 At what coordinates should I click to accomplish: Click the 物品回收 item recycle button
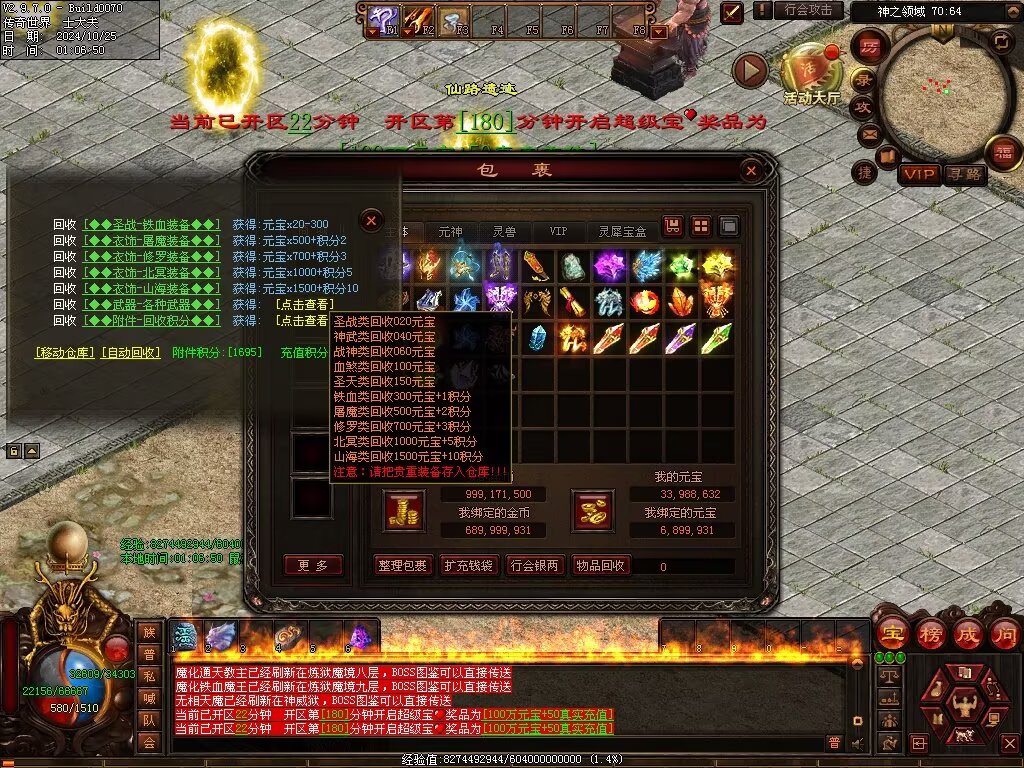coord(601,565)
